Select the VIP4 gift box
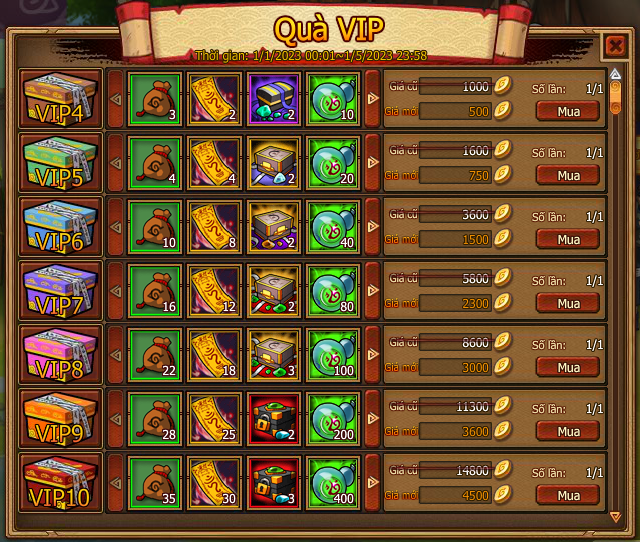This screenshot has width=640, height=542. coord(61,99)
